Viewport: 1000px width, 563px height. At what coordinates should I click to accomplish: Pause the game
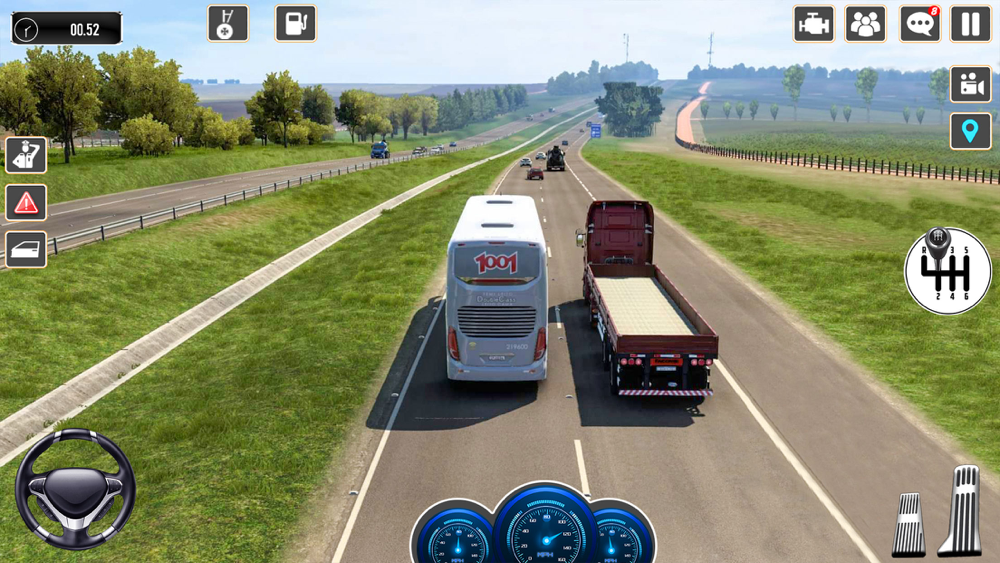pyautogui.click(x=970, y=24)
